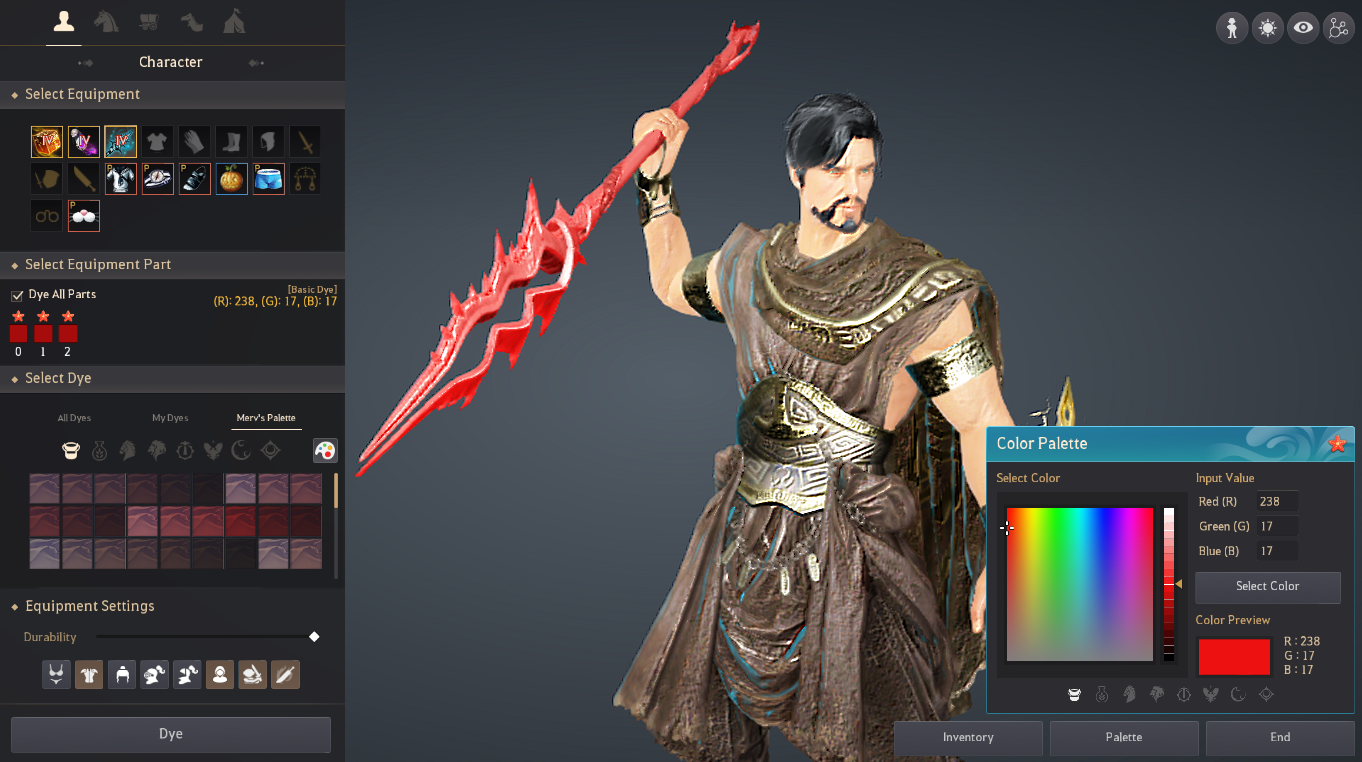Select the blue underwear equipment slot
The height and width of the screenshot is (762, 1362).
pos(268,178)
